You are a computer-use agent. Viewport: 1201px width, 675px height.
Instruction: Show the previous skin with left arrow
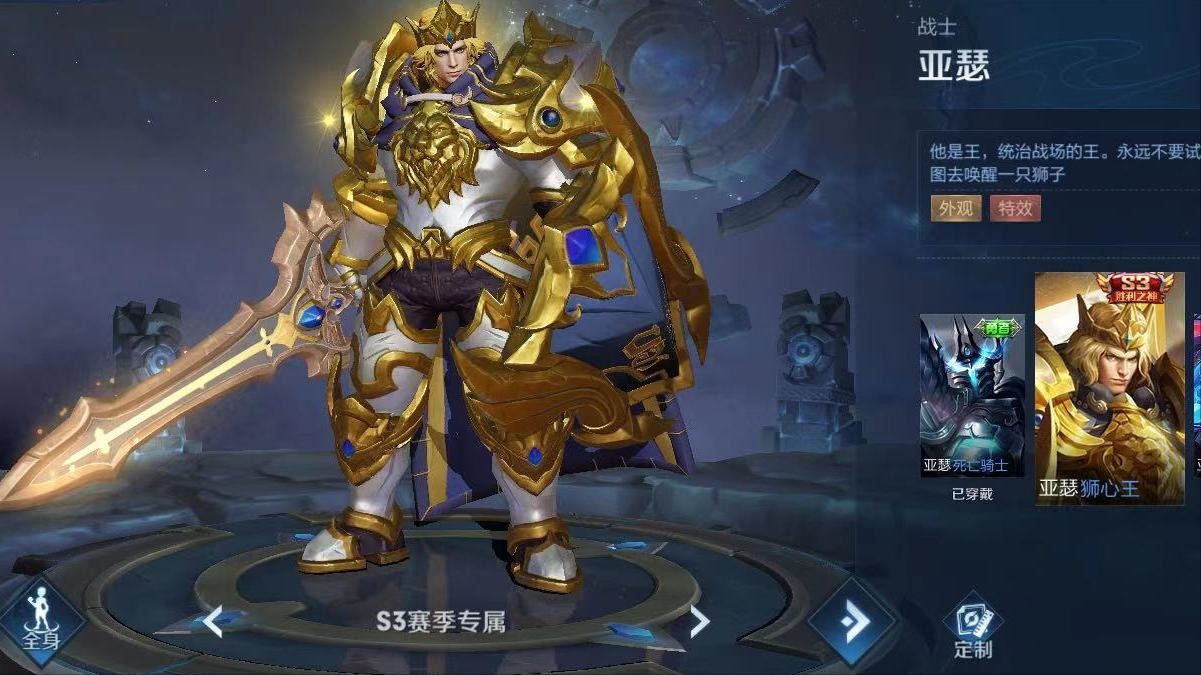tap(213, 621)
